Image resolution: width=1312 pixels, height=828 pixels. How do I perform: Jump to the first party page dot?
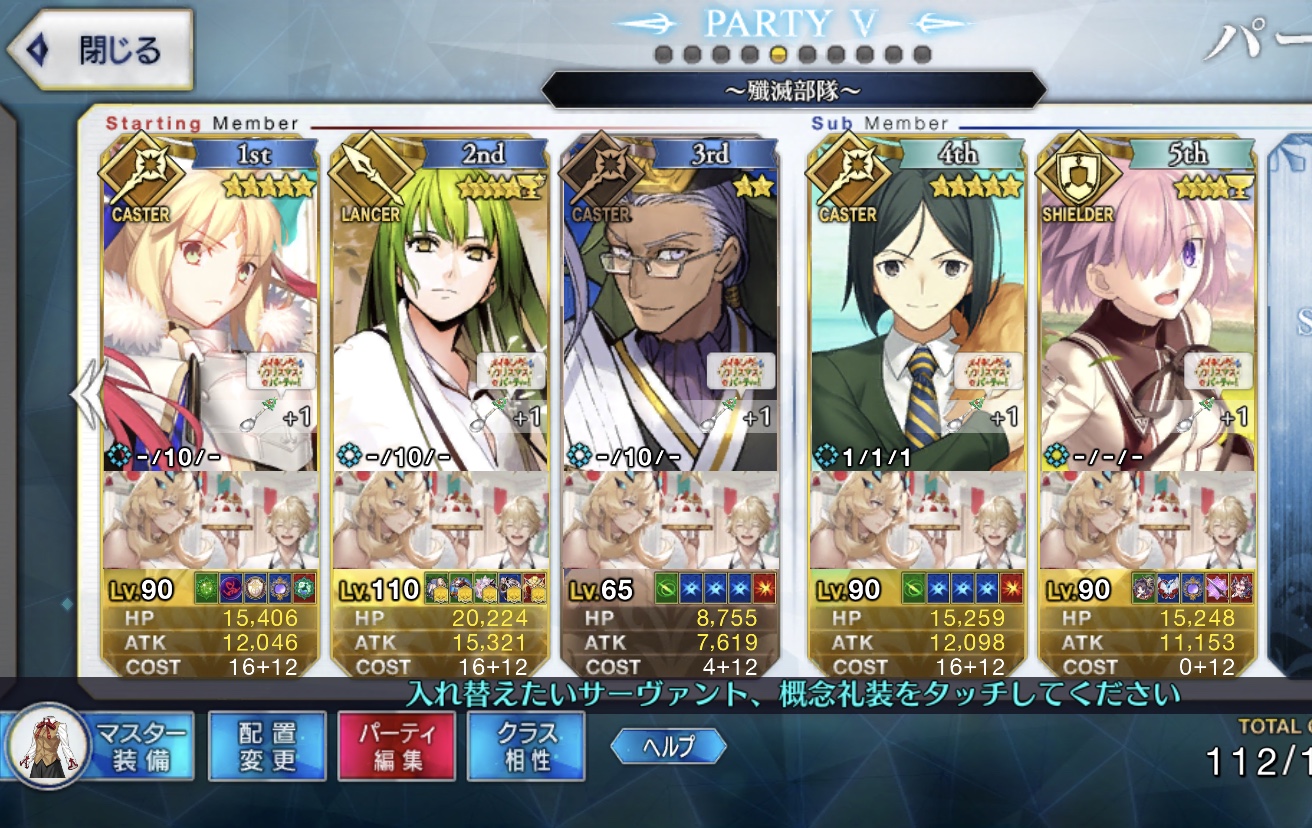(x=663, y=54)
